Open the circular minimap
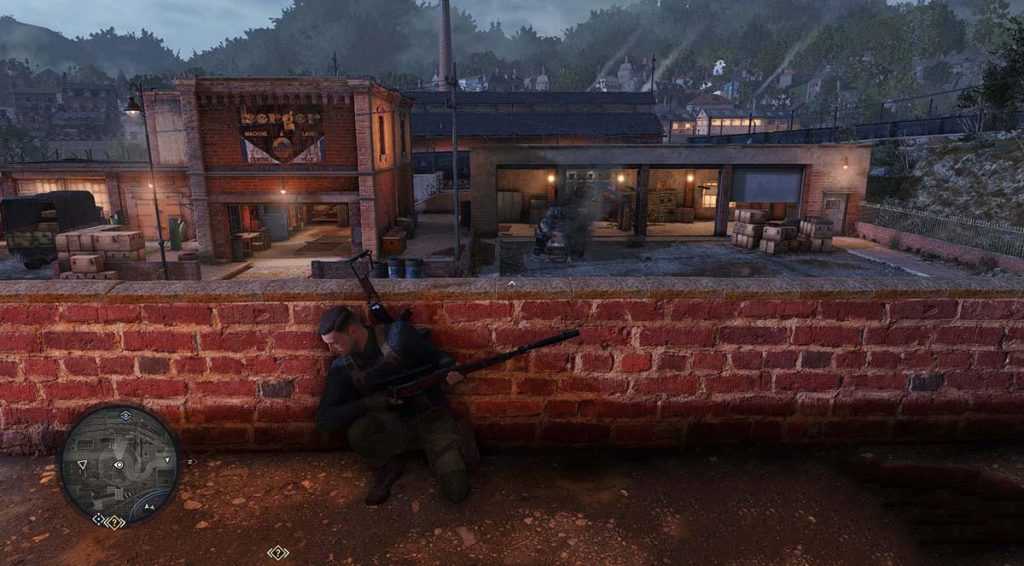The image size is (1024, 566). pos(119,464)
